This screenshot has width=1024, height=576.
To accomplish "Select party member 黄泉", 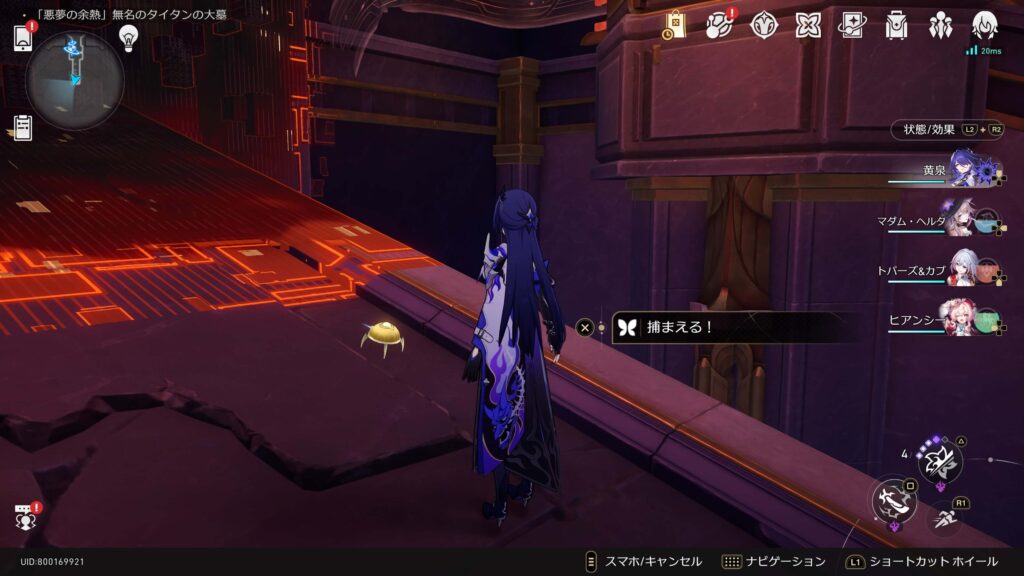I will [x=965, y=170].
